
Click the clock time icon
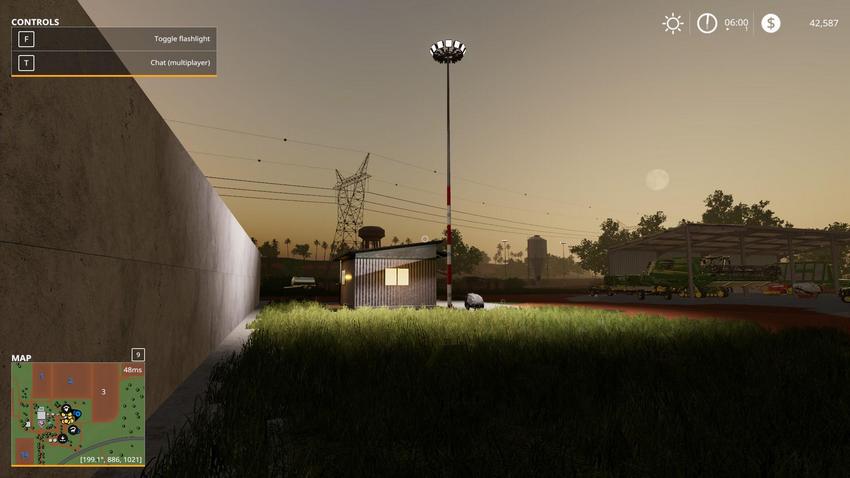click(x=707, y=23)
